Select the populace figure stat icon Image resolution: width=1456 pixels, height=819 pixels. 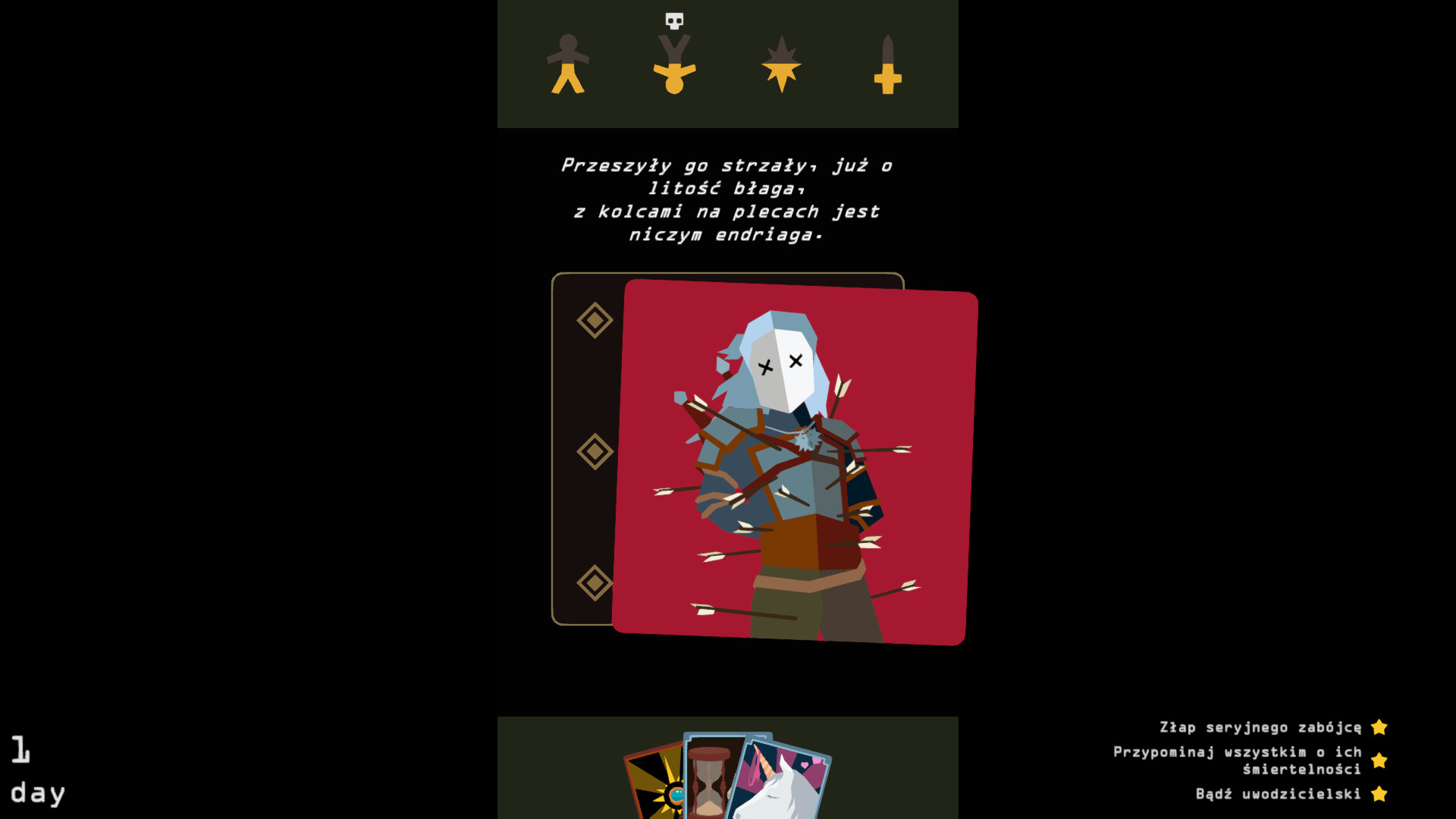click(567, 64)
